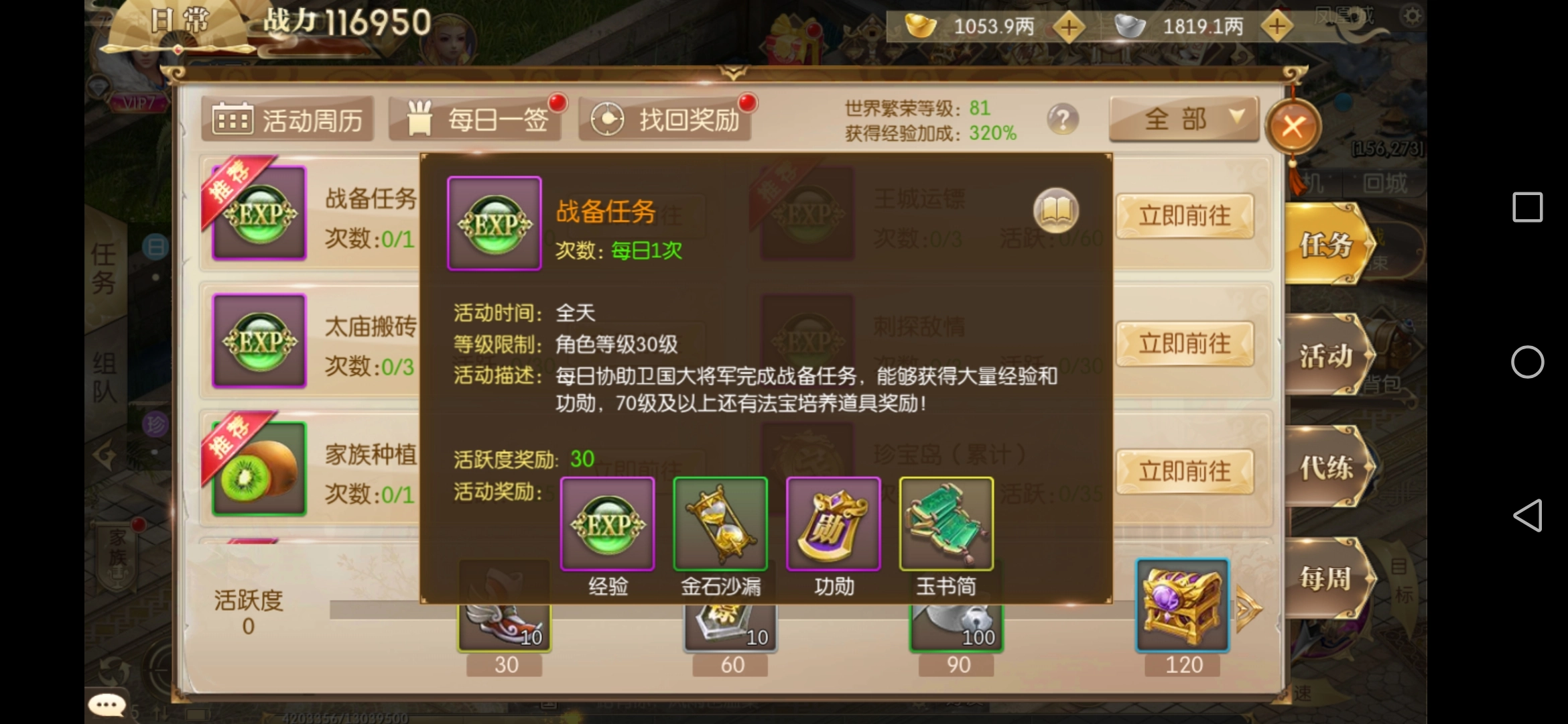Close the daily tasks window
1568x724 pixels.
coord(1293,127)
